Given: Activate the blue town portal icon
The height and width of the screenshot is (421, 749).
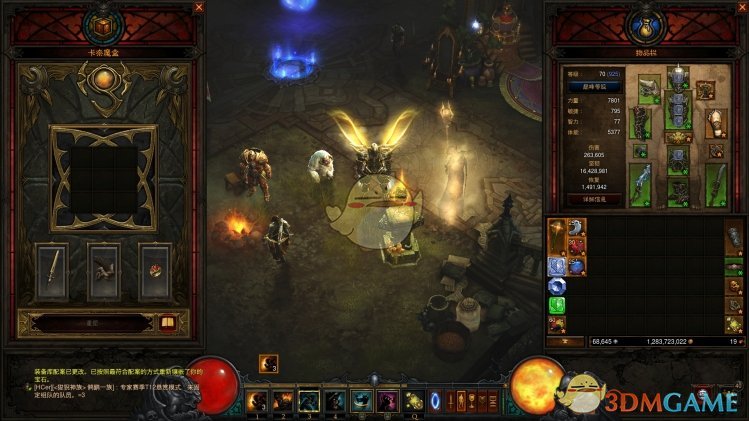Looking at the screenshot, I should 435,401.
